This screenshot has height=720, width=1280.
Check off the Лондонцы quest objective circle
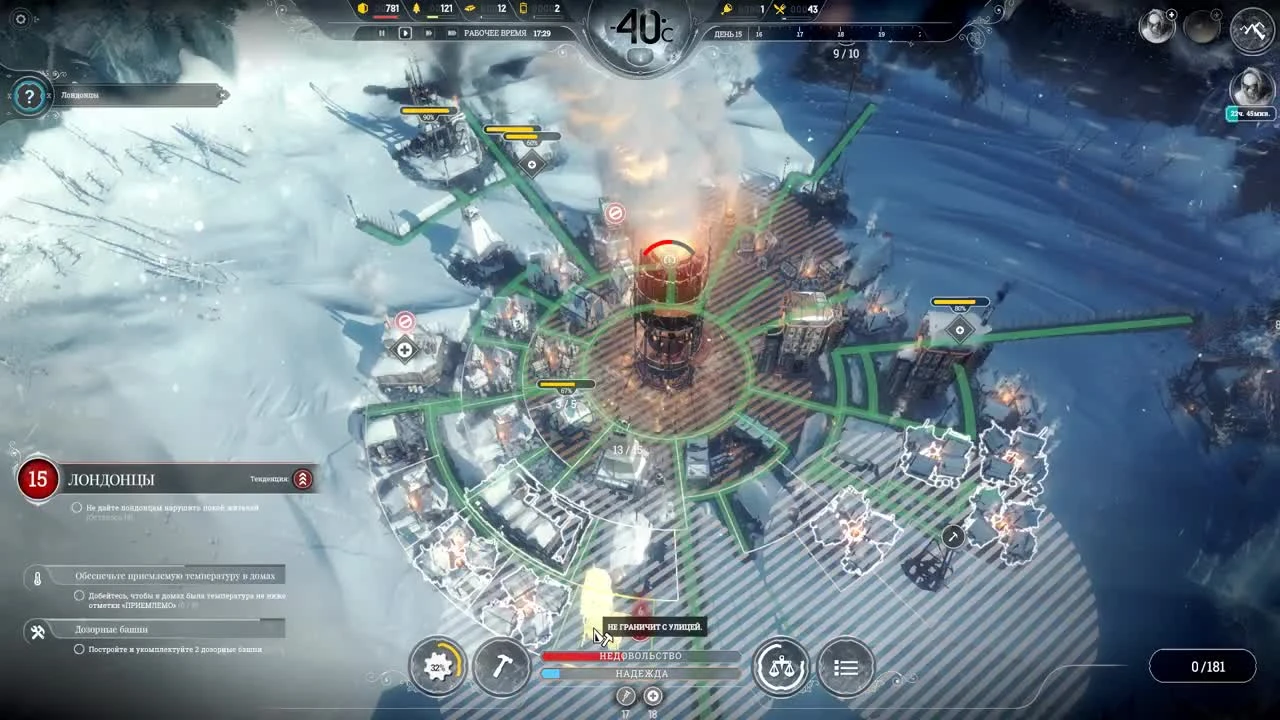coord(77,507)
